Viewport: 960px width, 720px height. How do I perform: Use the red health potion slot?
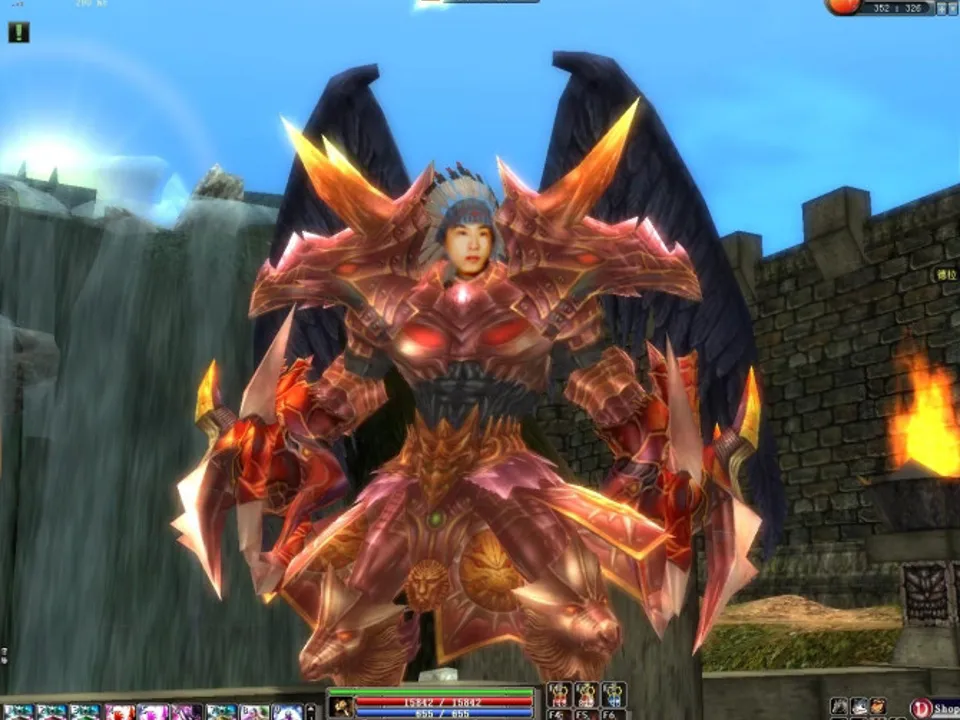(x=560, y=694)
